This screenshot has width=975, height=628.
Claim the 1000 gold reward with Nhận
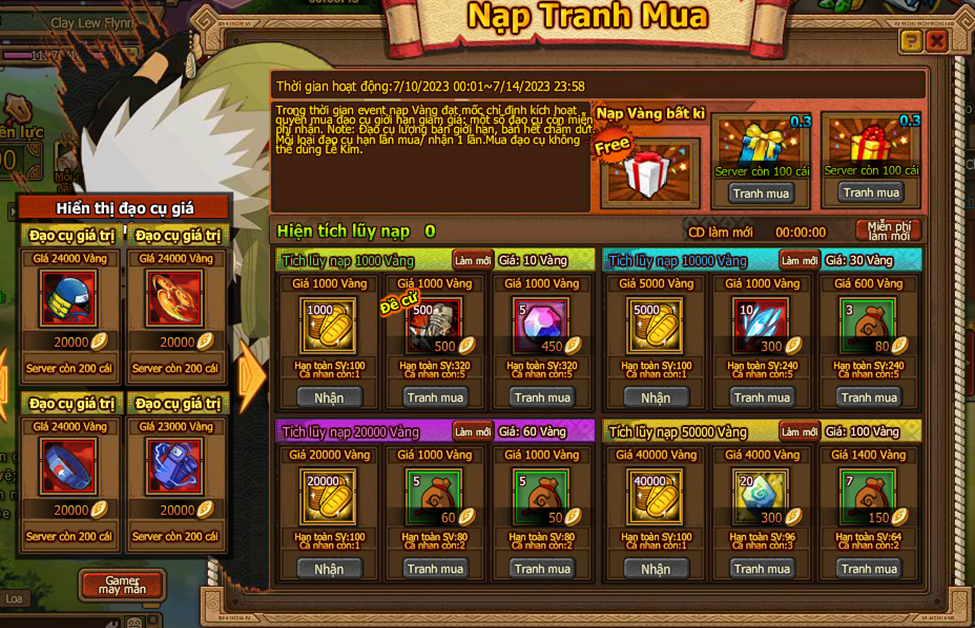328,398
